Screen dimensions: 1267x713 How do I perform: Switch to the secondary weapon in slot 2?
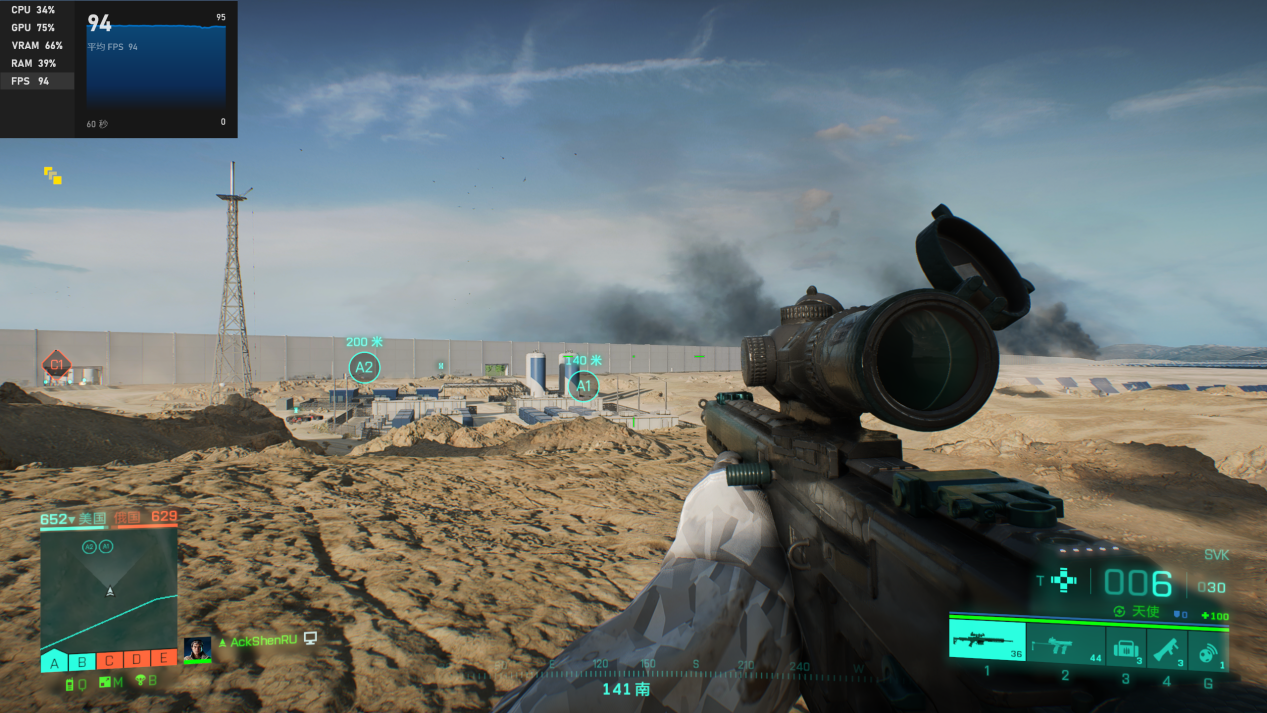(1065, 646)
